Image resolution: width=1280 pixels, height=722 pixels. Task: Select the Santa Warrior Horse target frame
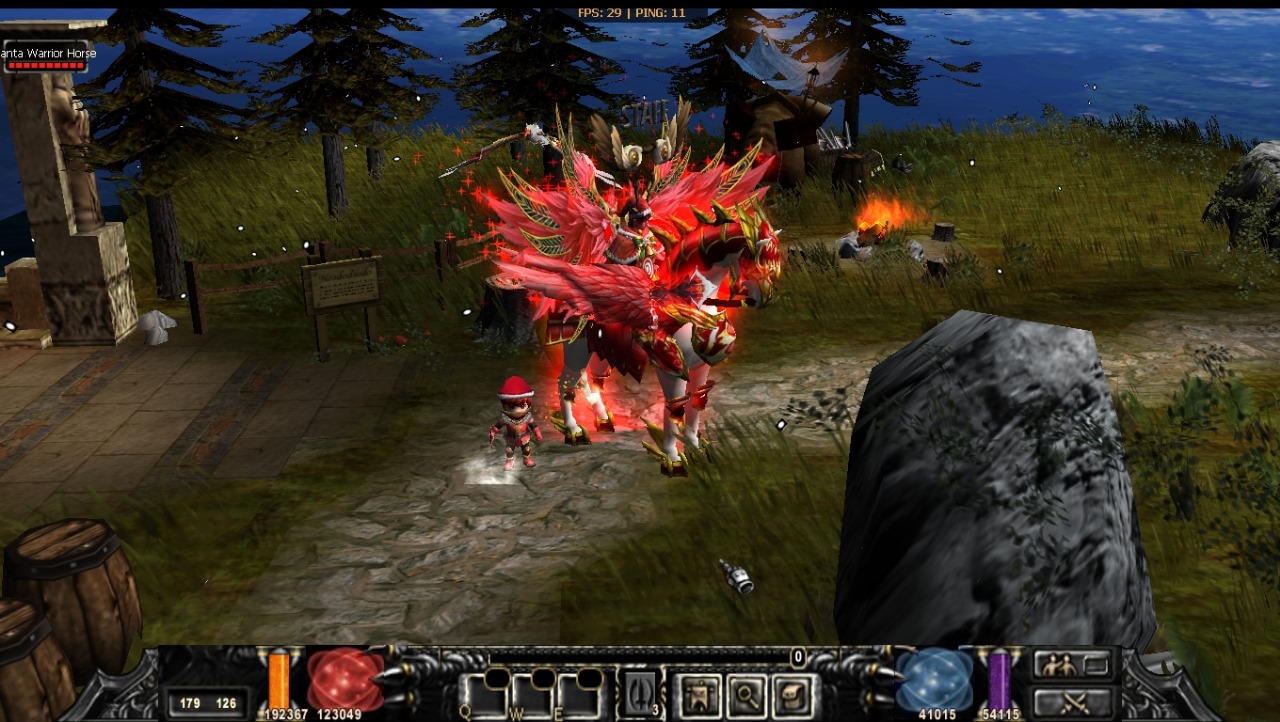click(x=46, y=57)
